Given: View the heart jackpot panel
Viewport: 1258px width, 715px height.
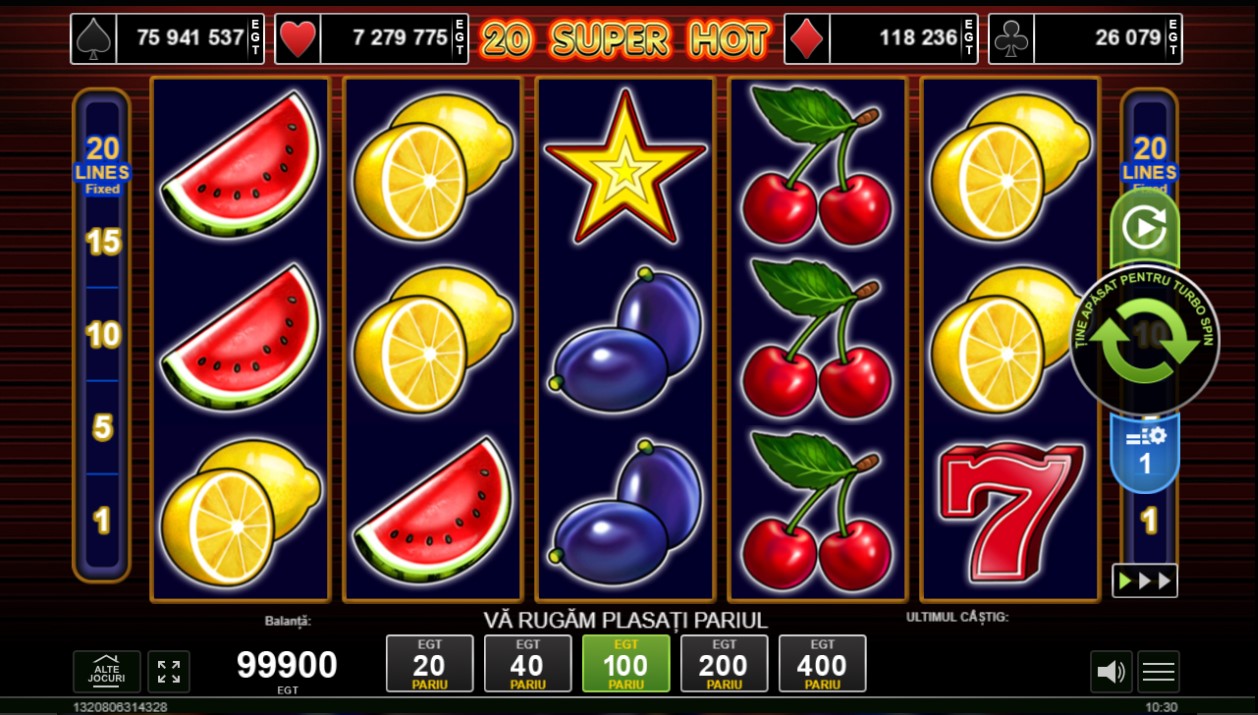Looking at the screenshot, I should [371, 39].
